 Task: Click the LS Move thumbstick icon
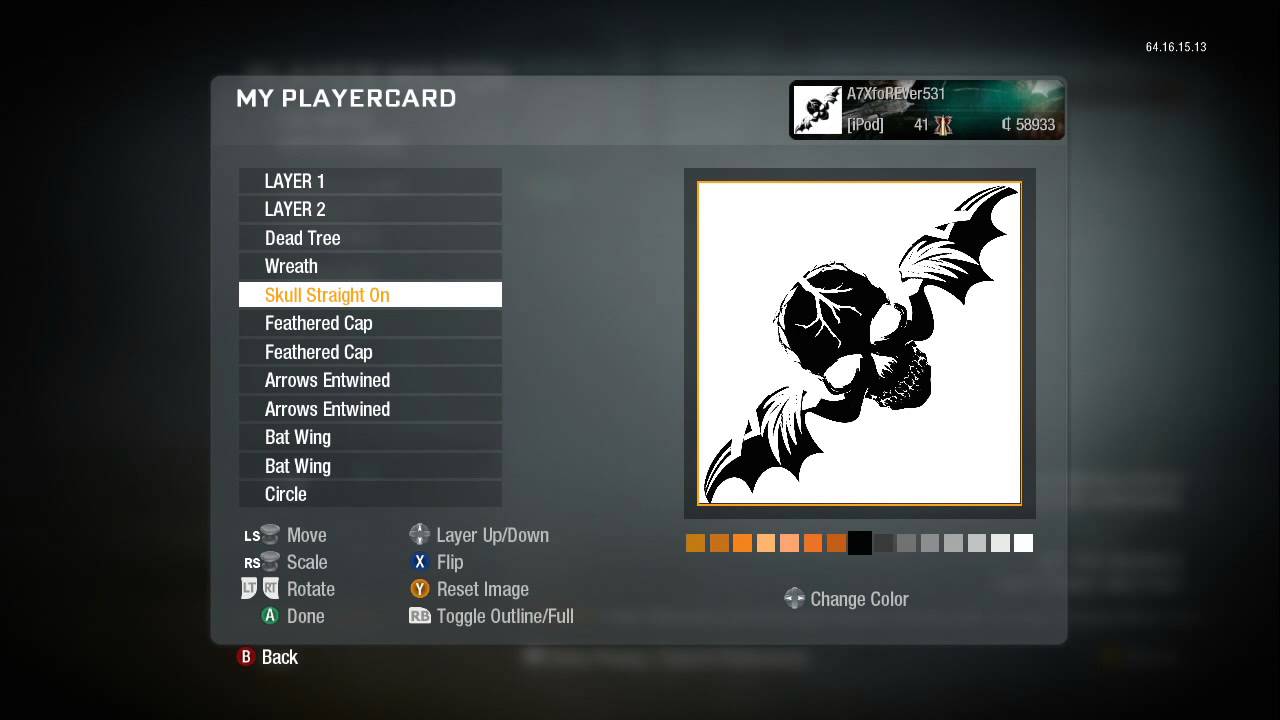coord(262,534)
